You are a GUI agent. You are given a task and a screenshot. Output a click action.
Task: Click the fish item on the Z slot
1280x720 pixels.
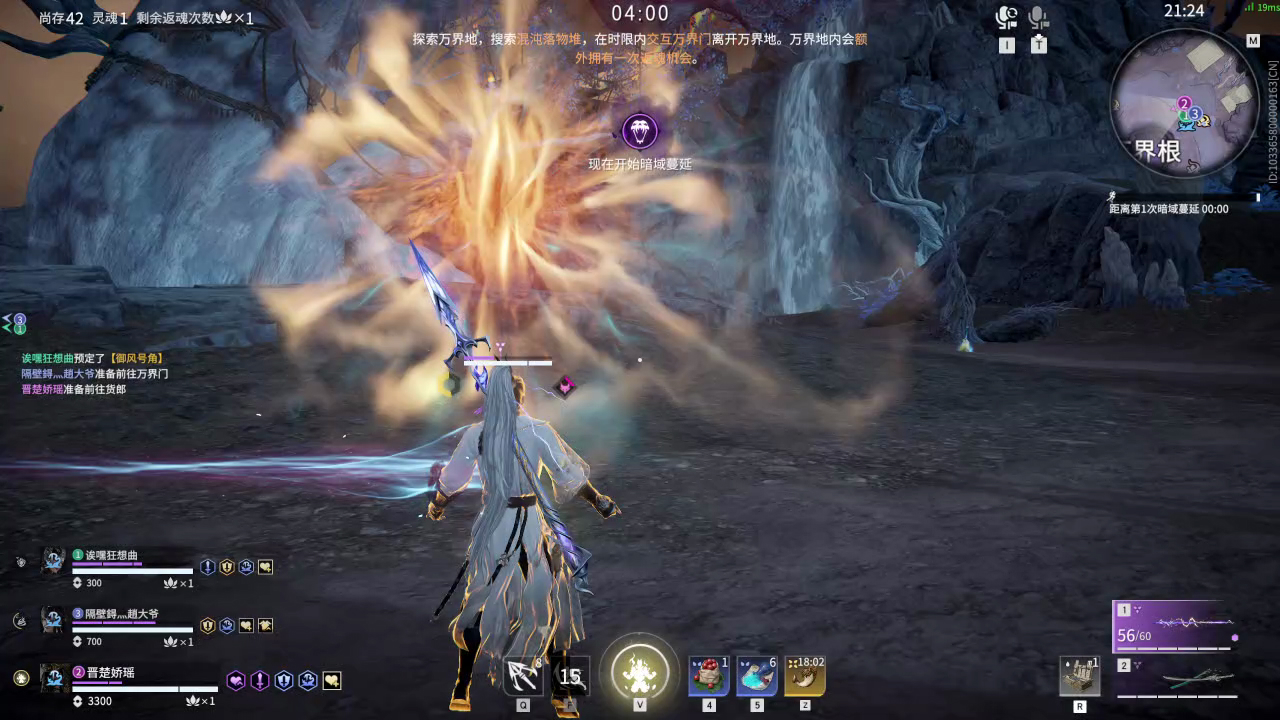click(805, 675)
